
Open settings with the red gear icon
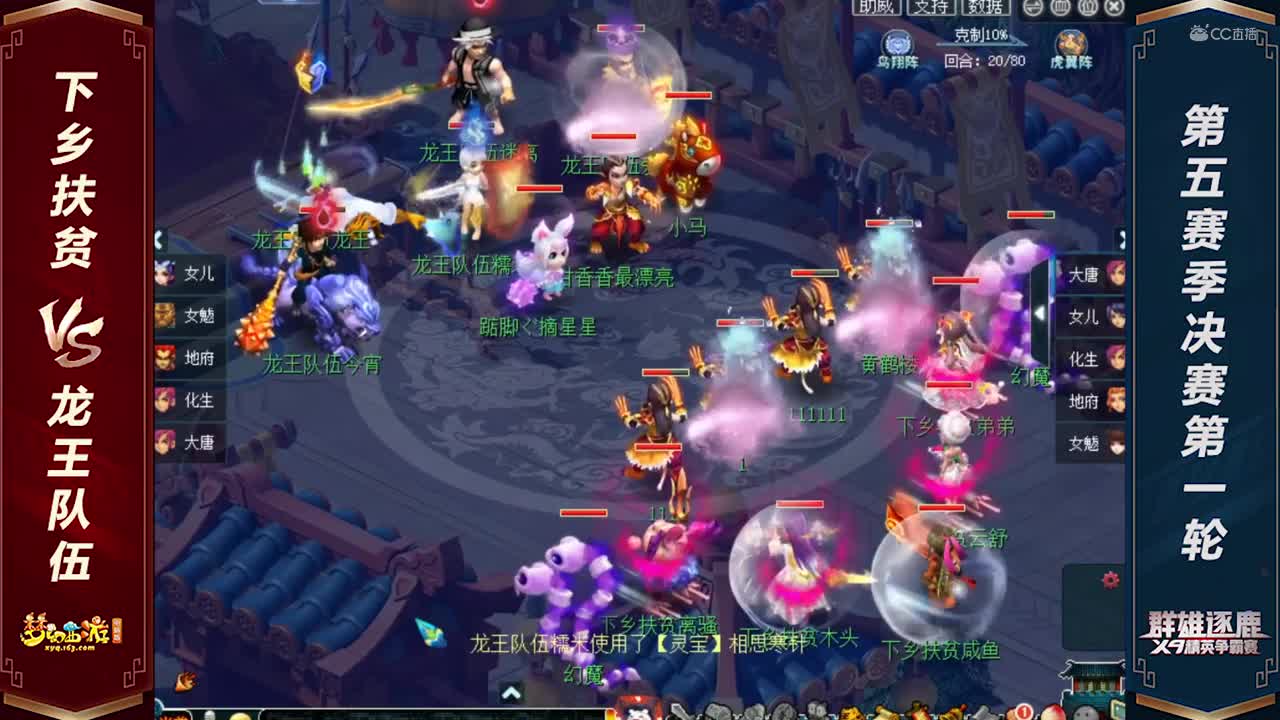pyautogui.click(x=1110, y=578)
